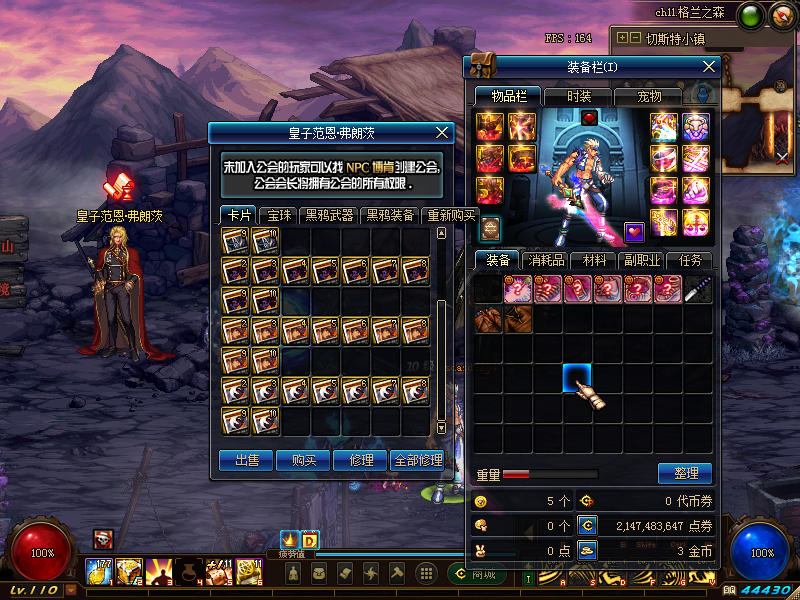Click the 购买 buy button
Screen dimensions: 800x600
tap(303, 460)
